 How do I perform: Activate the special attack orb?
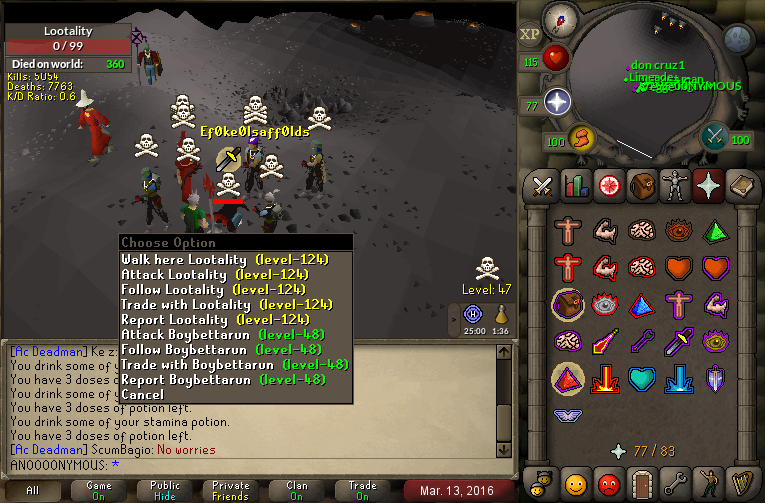click(x=714, y=137)
